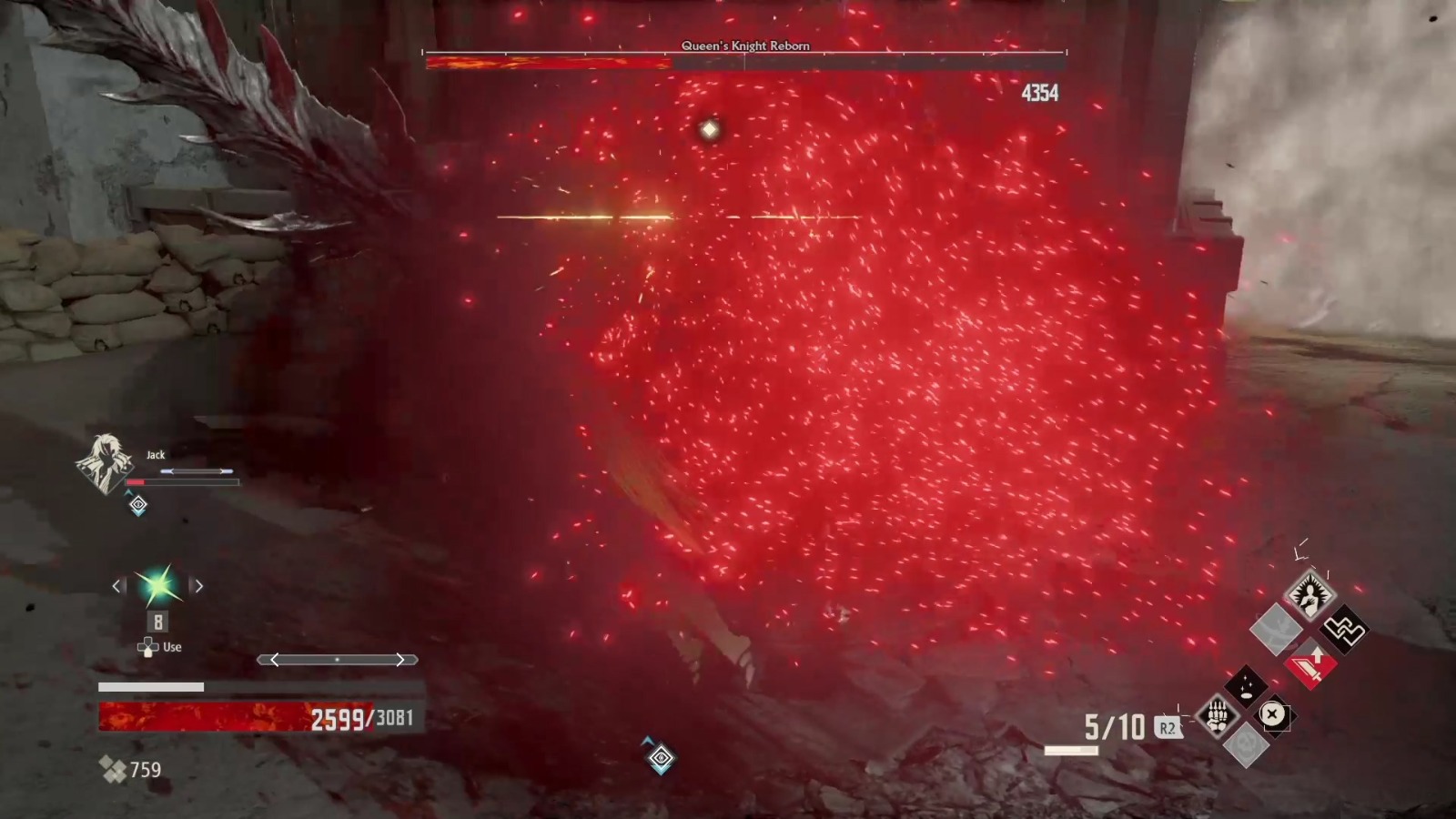Click the Queen's Knight Reborn nameplate
This screenshot has width=1456, height=819.
[x=744, y=45]
